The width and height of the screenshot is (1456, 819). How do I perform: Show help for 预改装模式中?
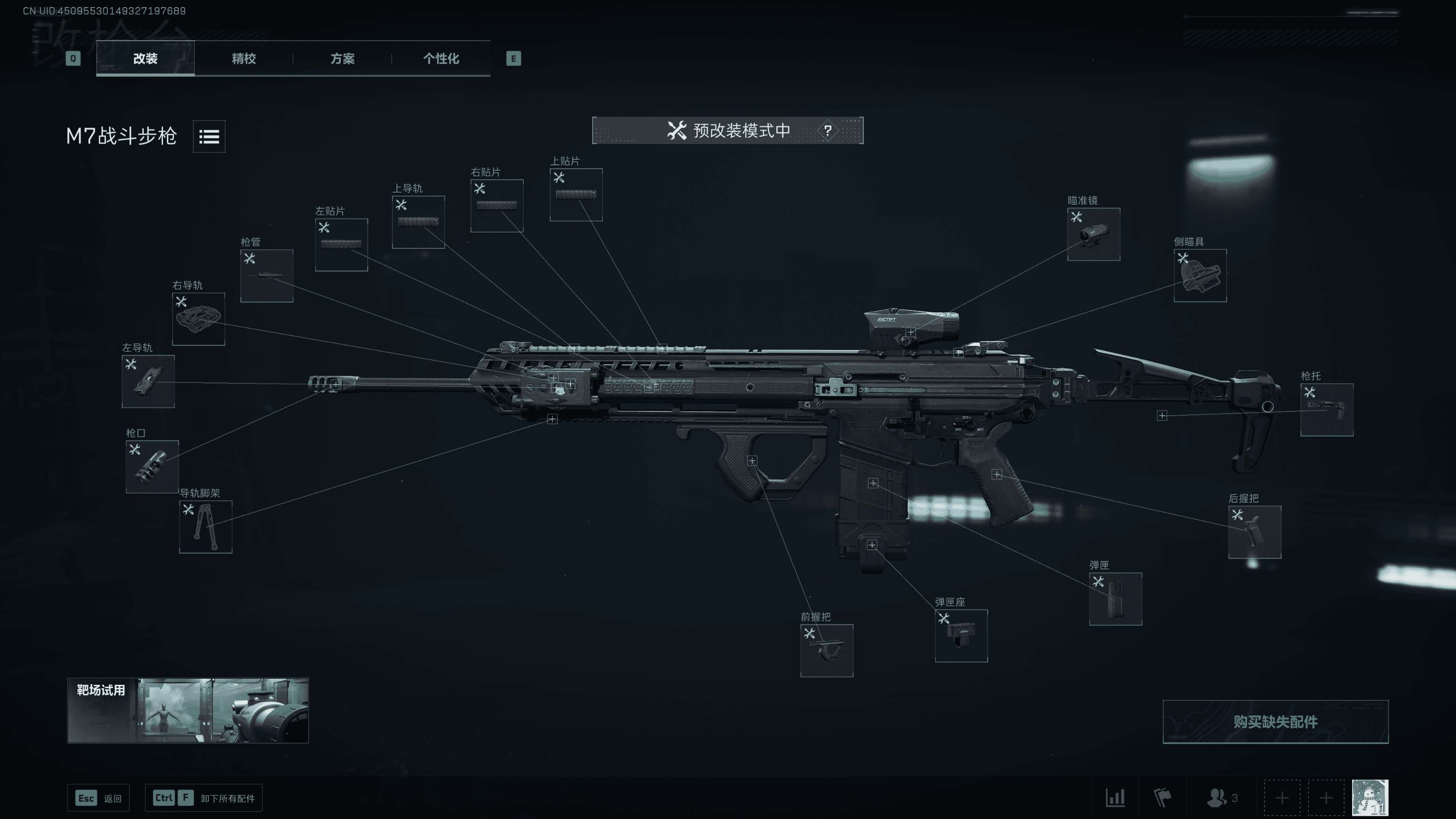[828, 130]
